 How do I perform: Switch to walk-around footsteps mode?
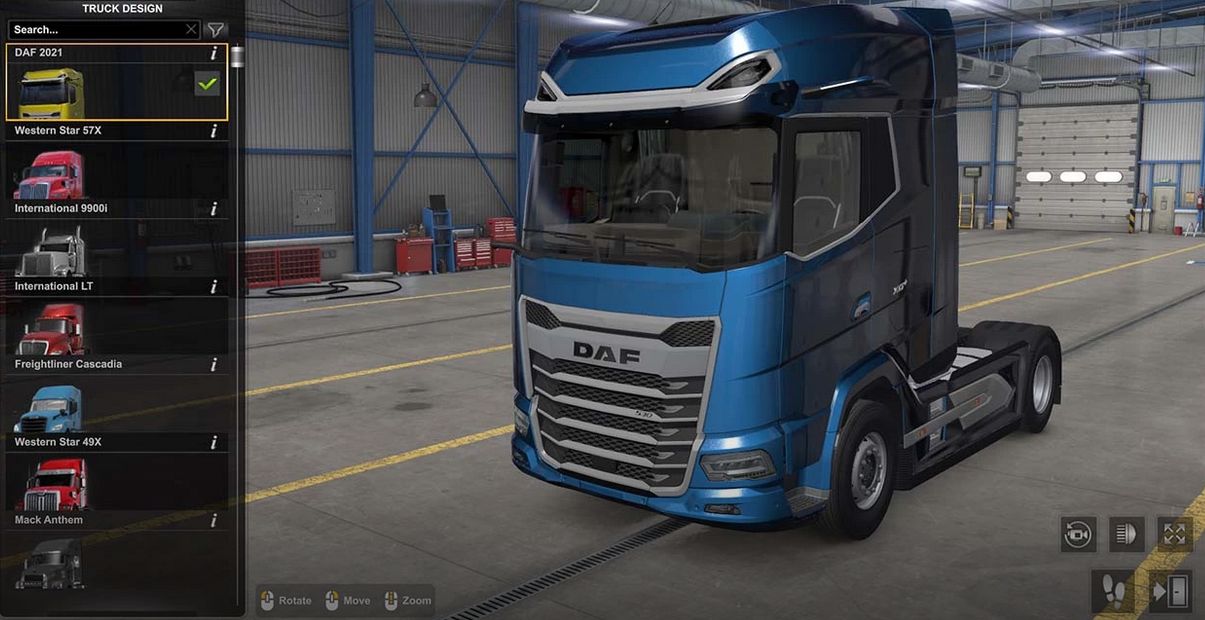click(x=1113, y=591)
